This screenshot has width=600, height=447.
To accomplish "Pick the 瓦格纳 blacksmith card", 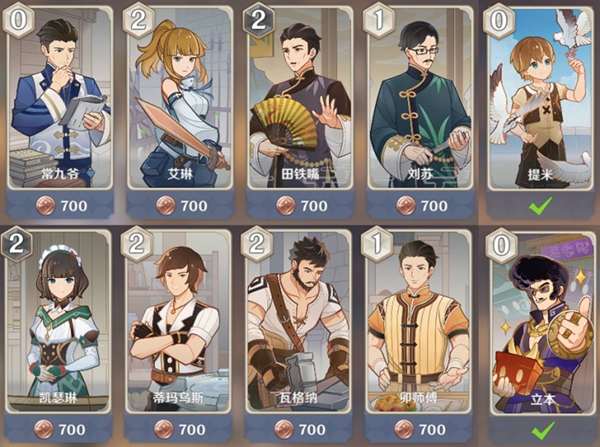I will (300, 320).
